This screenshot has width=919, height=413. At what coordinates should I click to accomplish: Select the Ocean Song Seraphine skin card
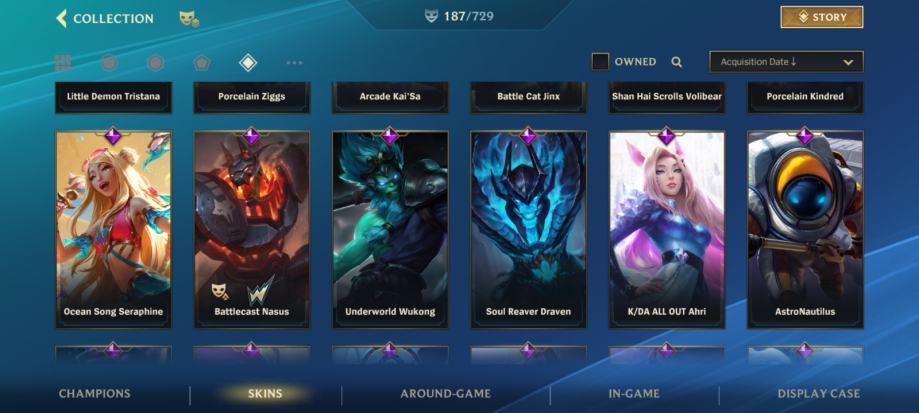point(113,229)
